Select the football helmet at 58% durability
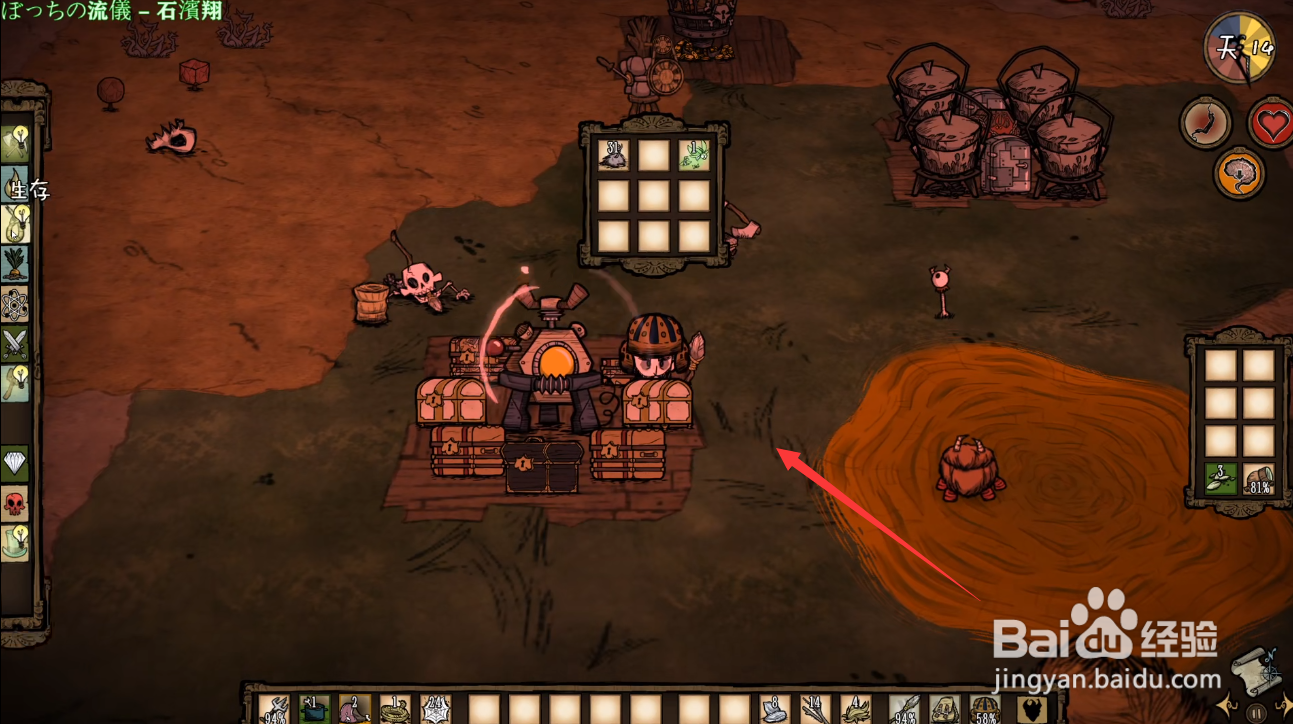Screen dimensions: 1293x724 pyautogui.click(x=985, y=709)
